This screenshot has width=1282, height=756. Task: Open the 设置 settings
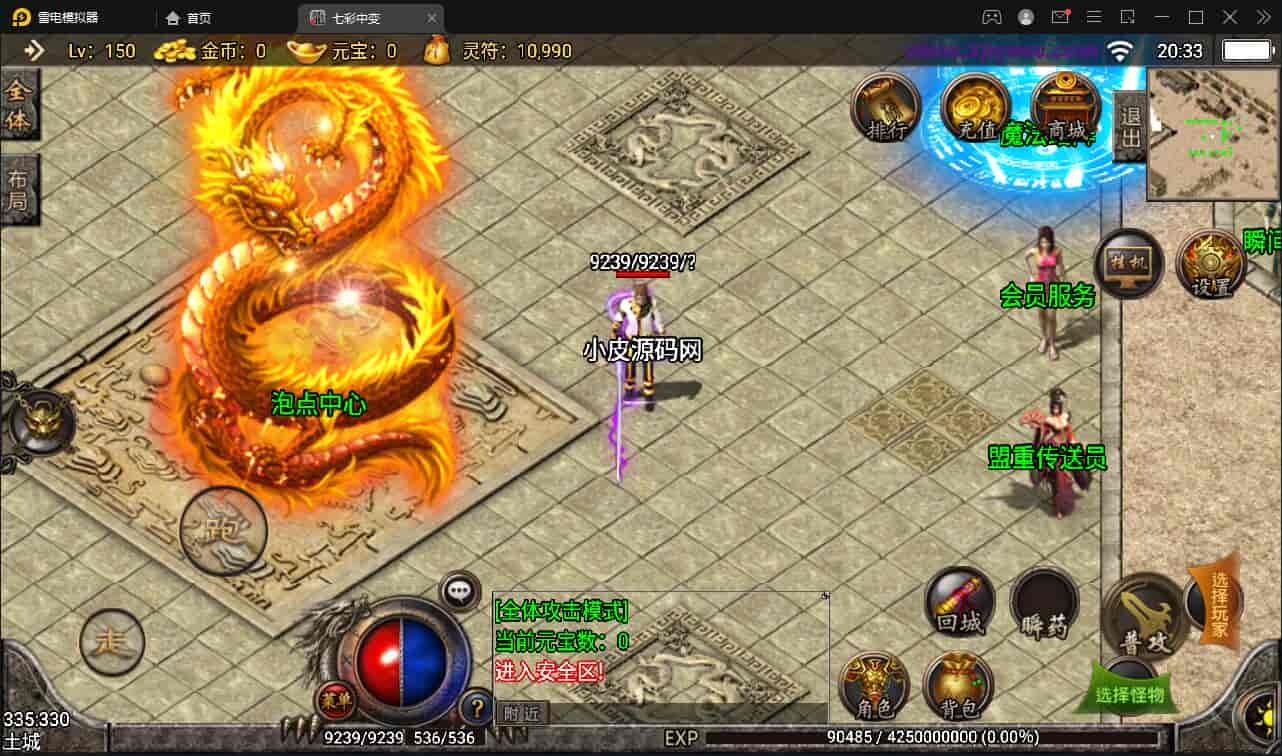tap(1209, 264)
